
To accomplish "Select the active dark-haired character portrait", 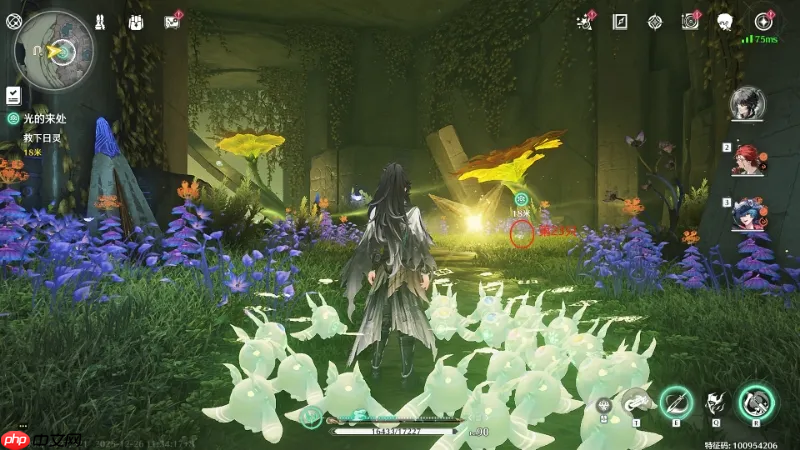I will tap(746, 102).
